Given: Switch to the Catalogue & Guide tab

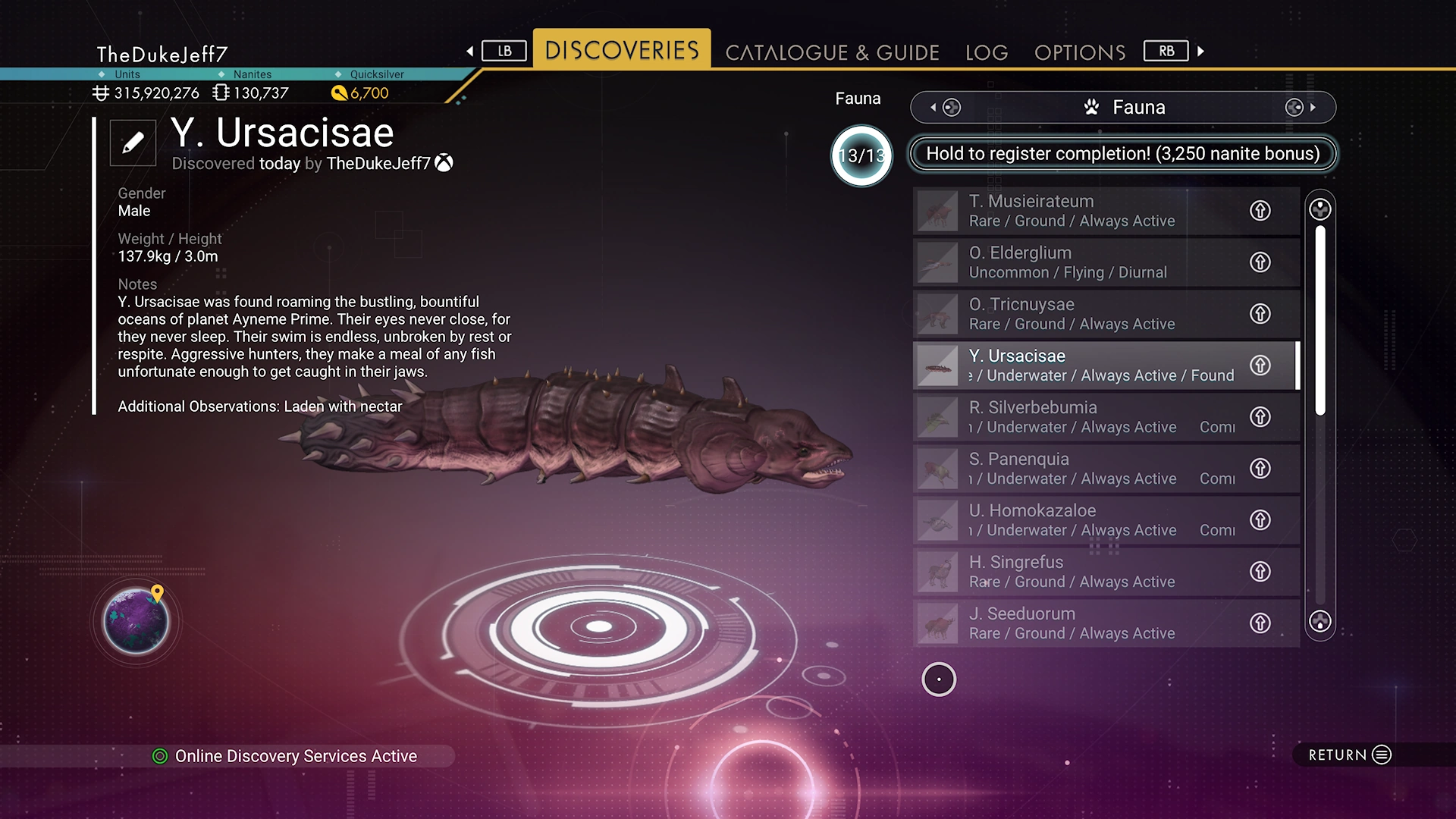Looking at the screenshot, I should (x=832, y=52).
